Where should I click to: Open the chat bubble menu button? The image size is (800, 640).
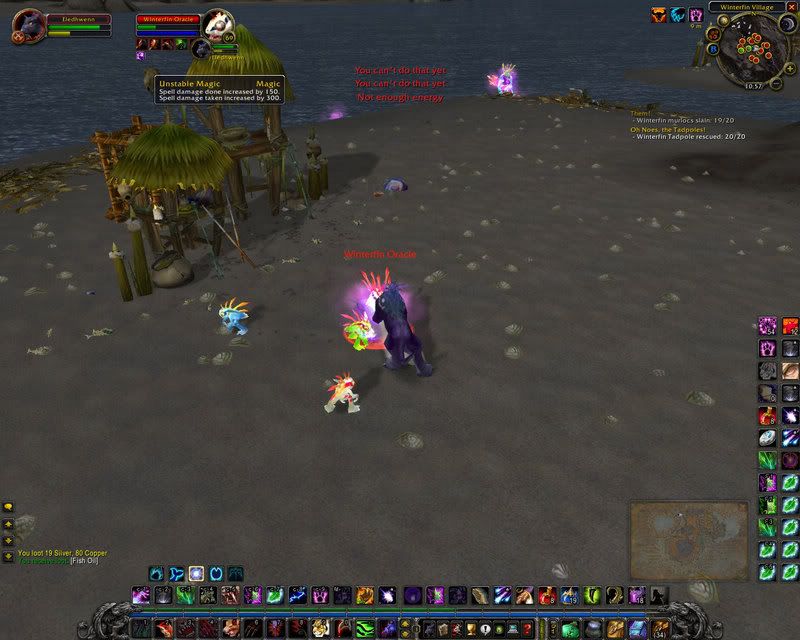click(8, 507)
